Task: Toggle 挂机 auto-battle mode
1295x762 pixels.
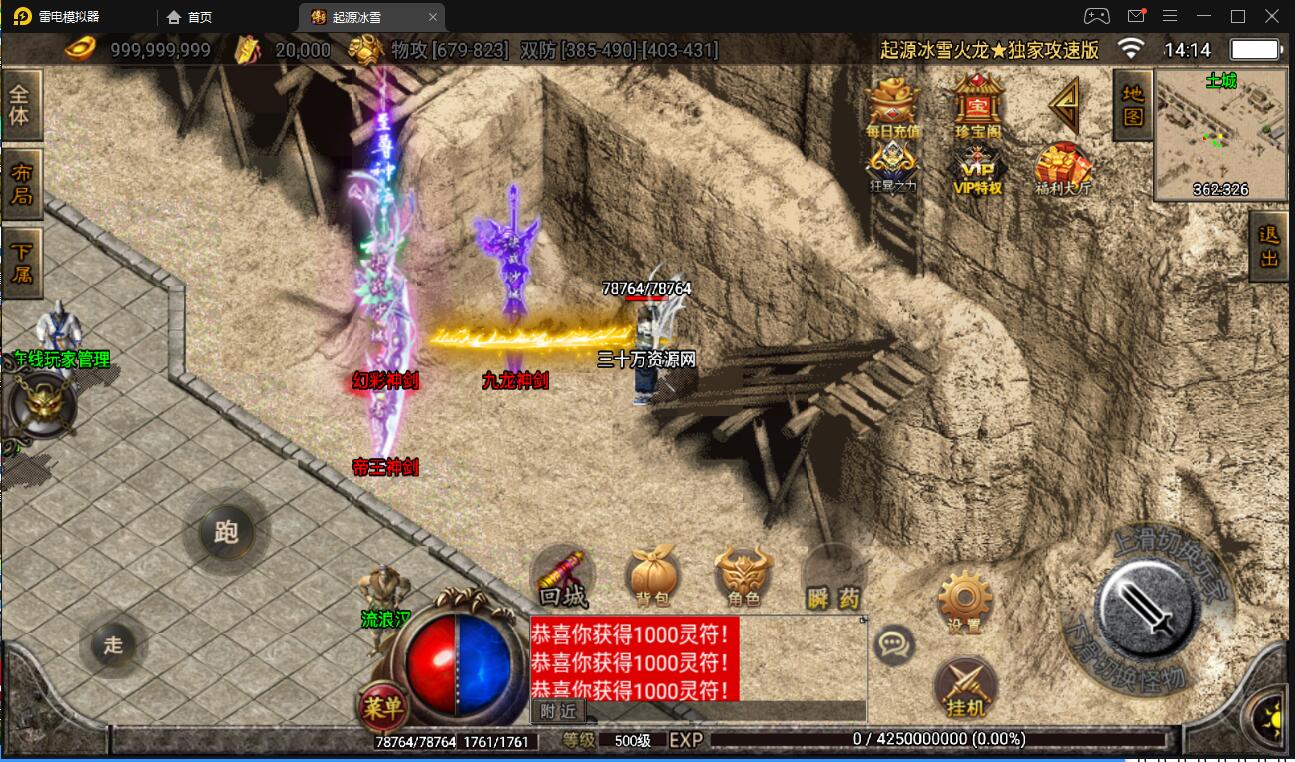Action: (x=965, y=689)
